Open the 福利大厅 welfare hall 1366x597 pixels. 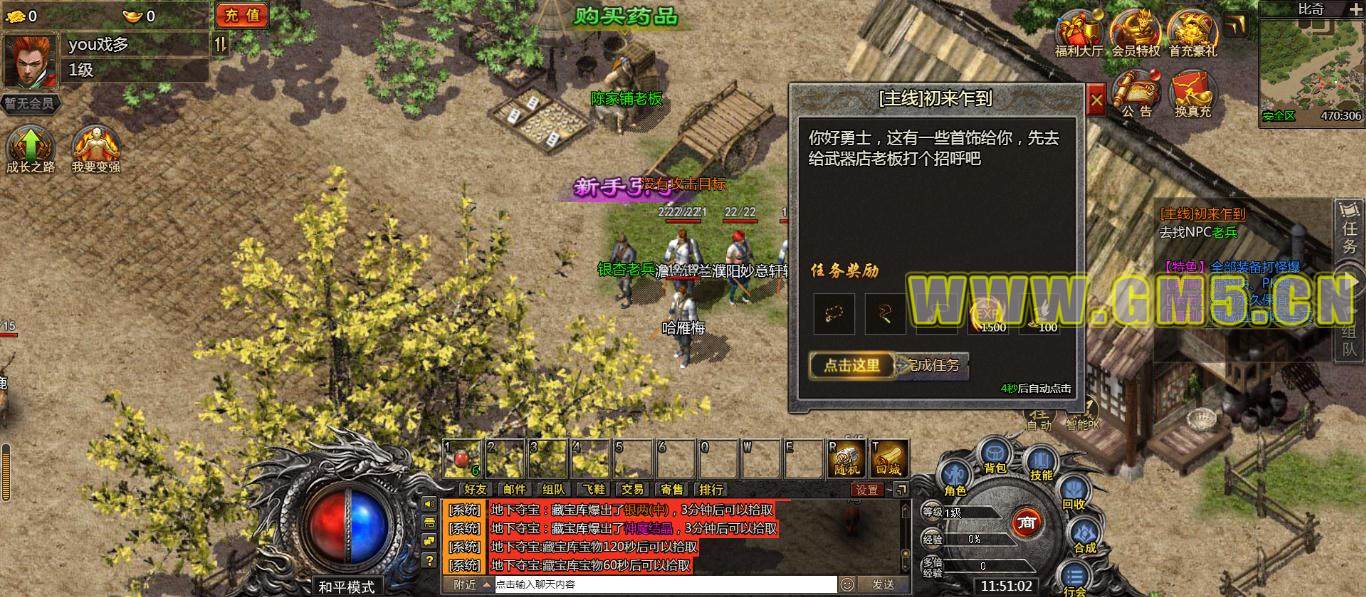(1080, 32)
